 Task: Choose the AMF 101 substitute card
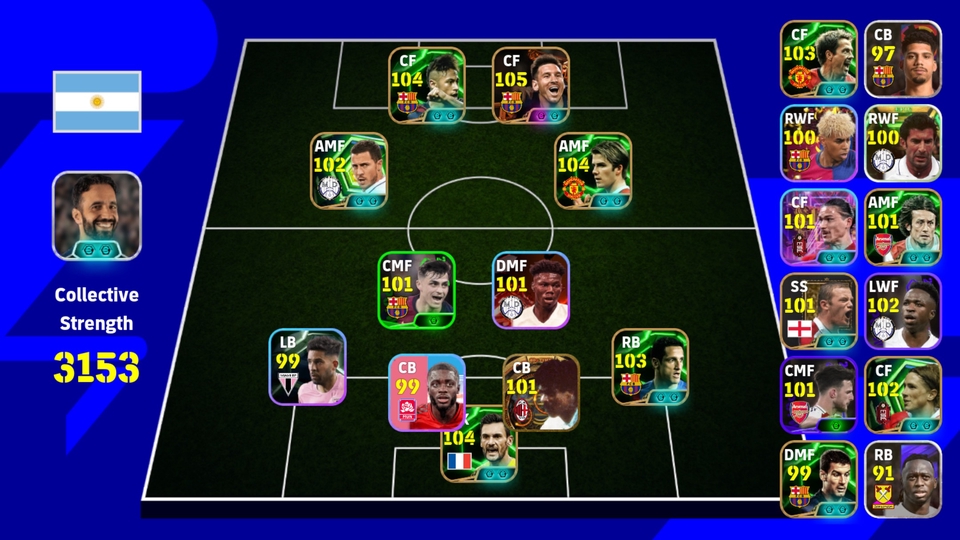(902, 227)
